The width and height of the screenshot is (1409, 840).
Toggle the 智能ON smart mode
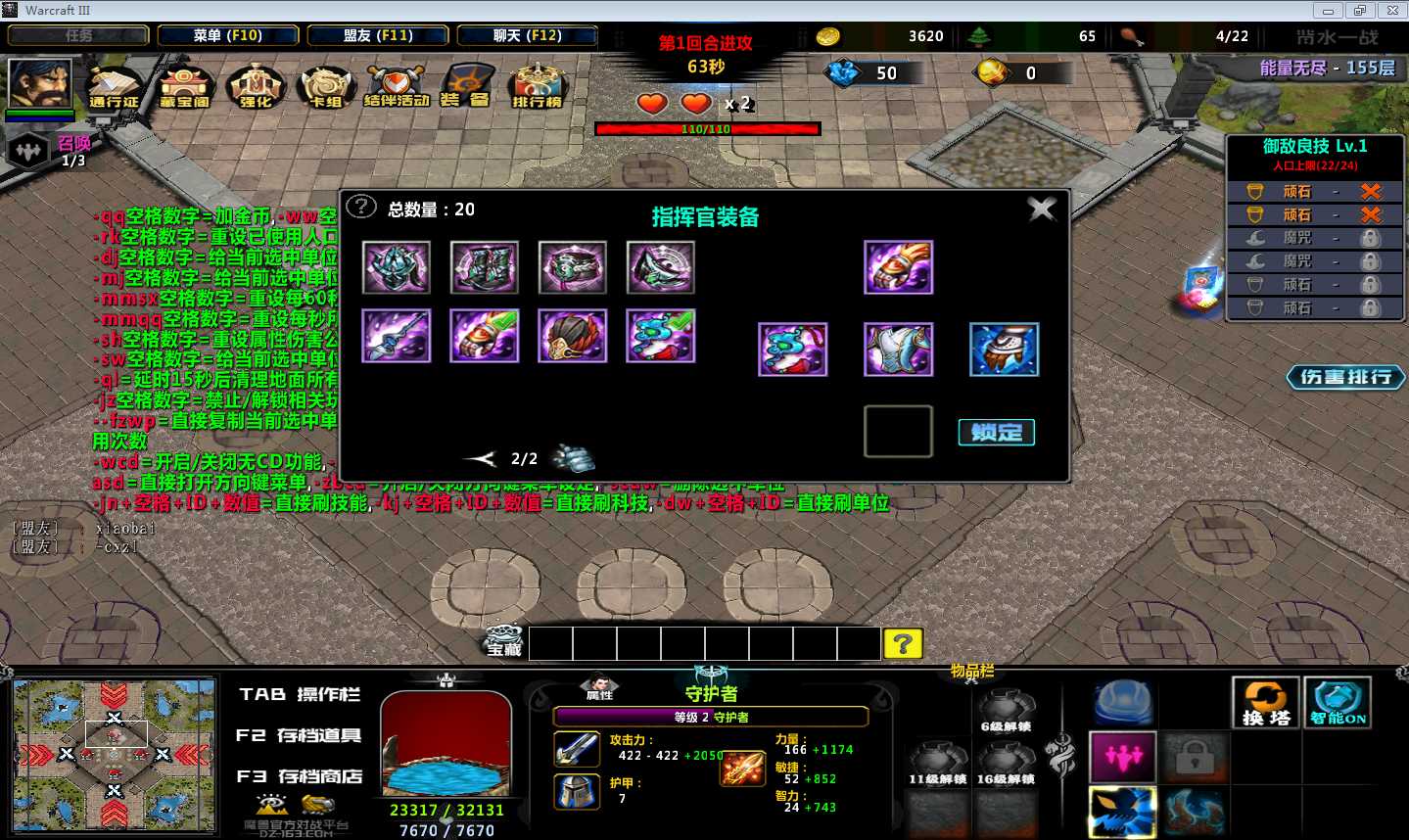coord(1337,702)
